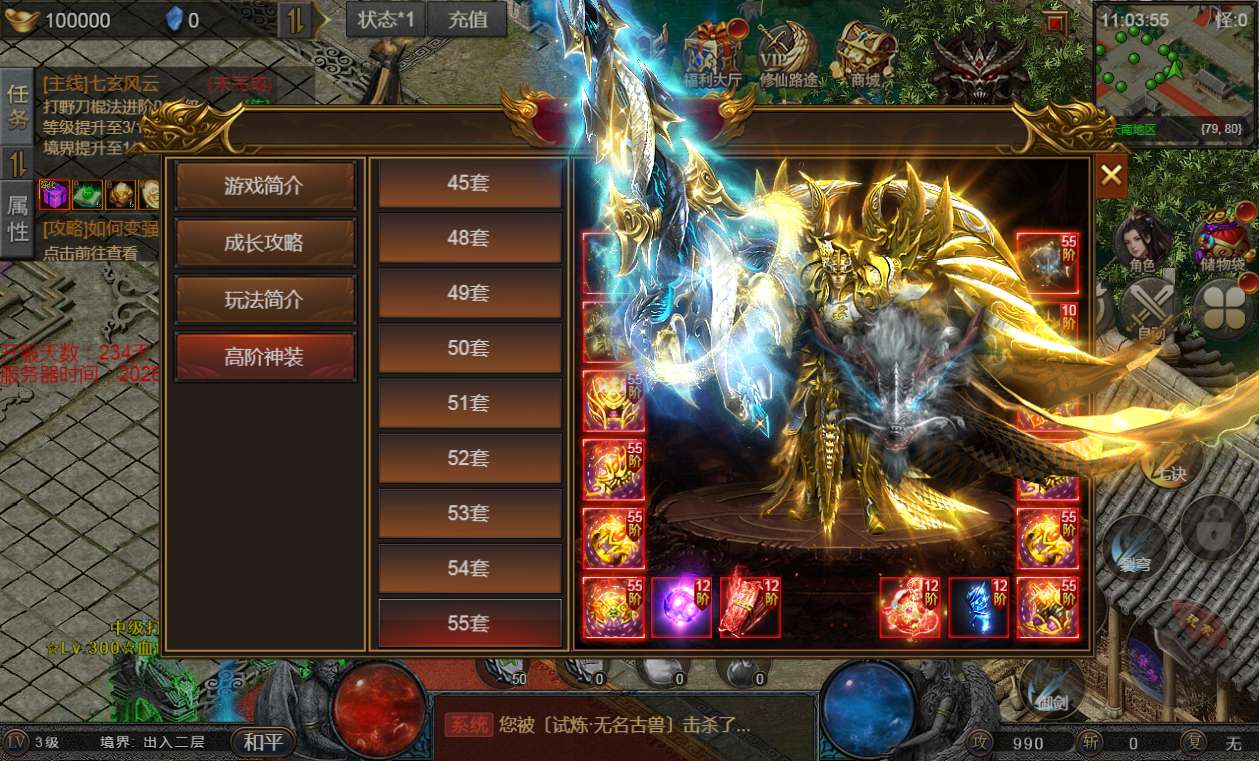Close the guide panel with X
The height and width of the screenshot is (761, 1259).
1111,176
